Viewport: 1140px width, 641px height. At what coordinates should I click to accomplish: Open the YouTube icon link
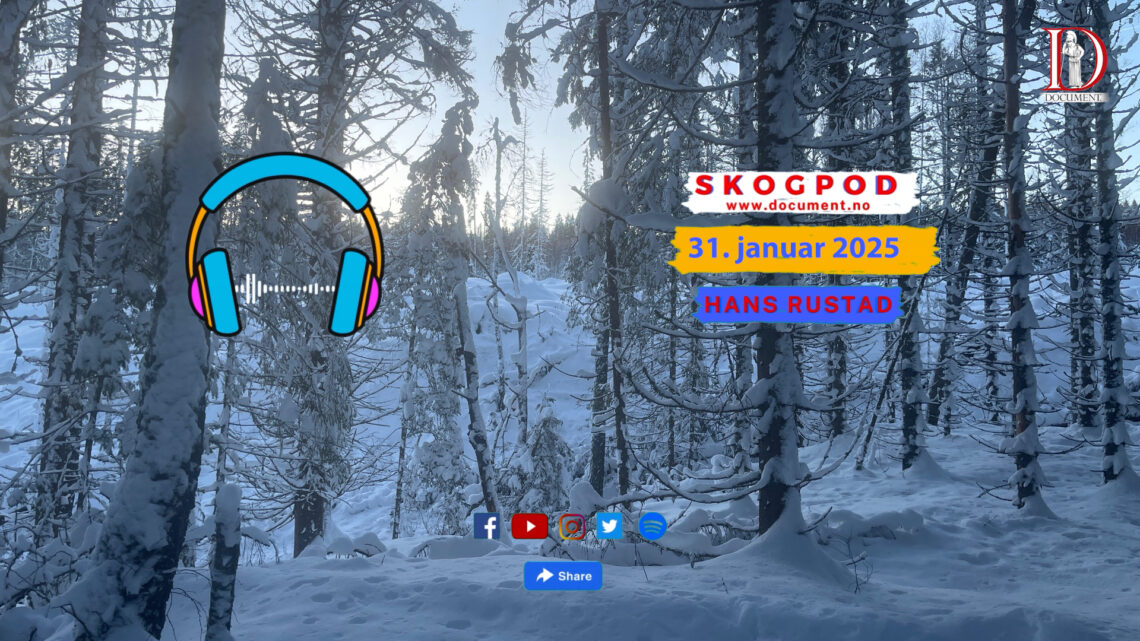pyautogui.click(x=529, y=526)
